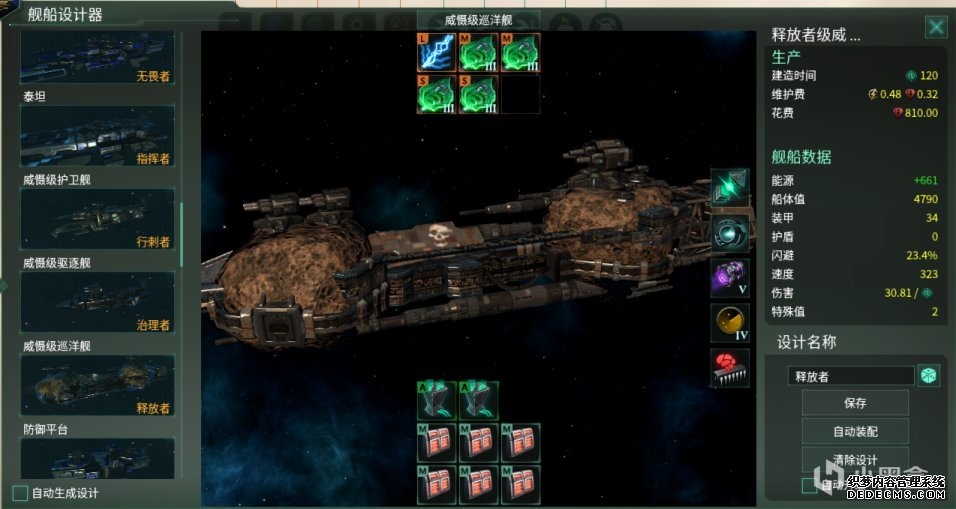Image resolution: width=956 pixels, height=509 pixels.
Task: Click the 威慑级巡洋舰 section header
Action: click(478, 20)
